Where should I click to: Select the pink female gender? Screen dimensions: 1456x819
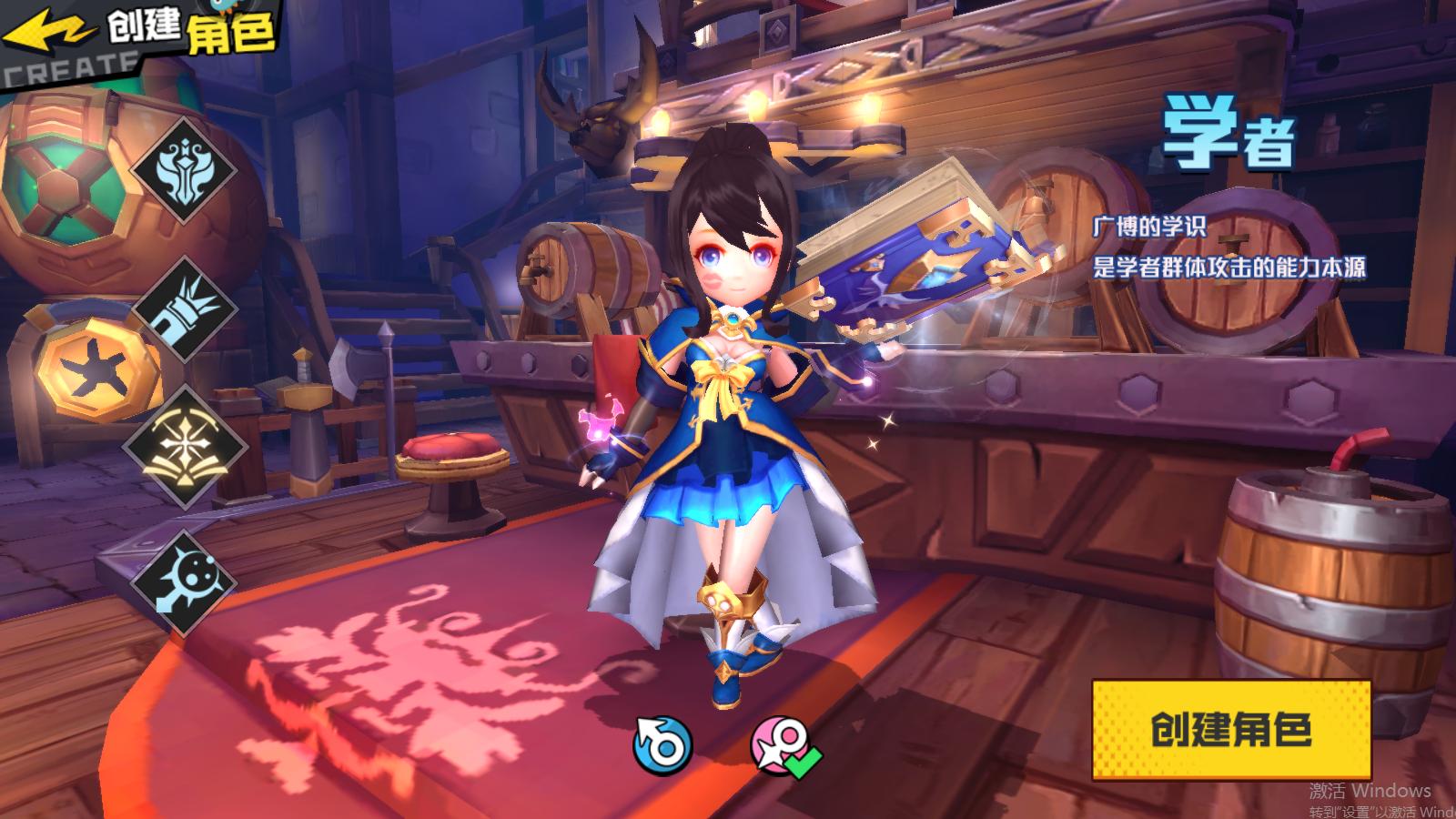[780, 746]
